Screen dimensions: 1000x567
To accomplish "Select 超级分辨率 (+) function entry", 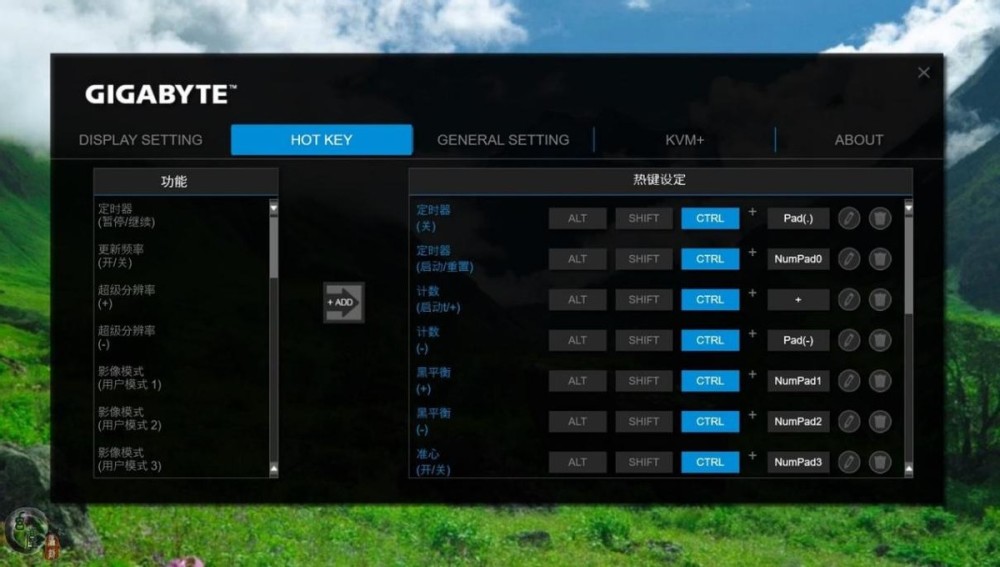I will pyautogui.click(x=127, y=297).
